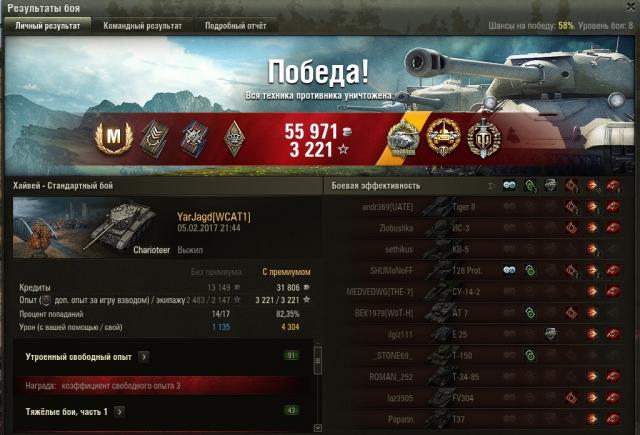Screen dimensions: 640x435
Task: Click the mission list scrollbar down arrow
Action: [316, 429]
